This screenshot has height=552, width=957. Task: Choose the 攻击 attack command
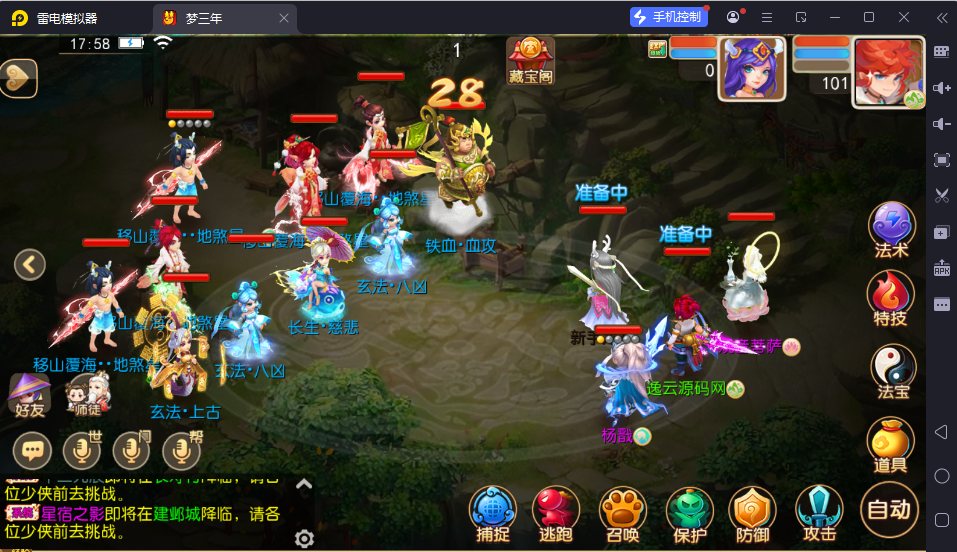tap(820, 511)
